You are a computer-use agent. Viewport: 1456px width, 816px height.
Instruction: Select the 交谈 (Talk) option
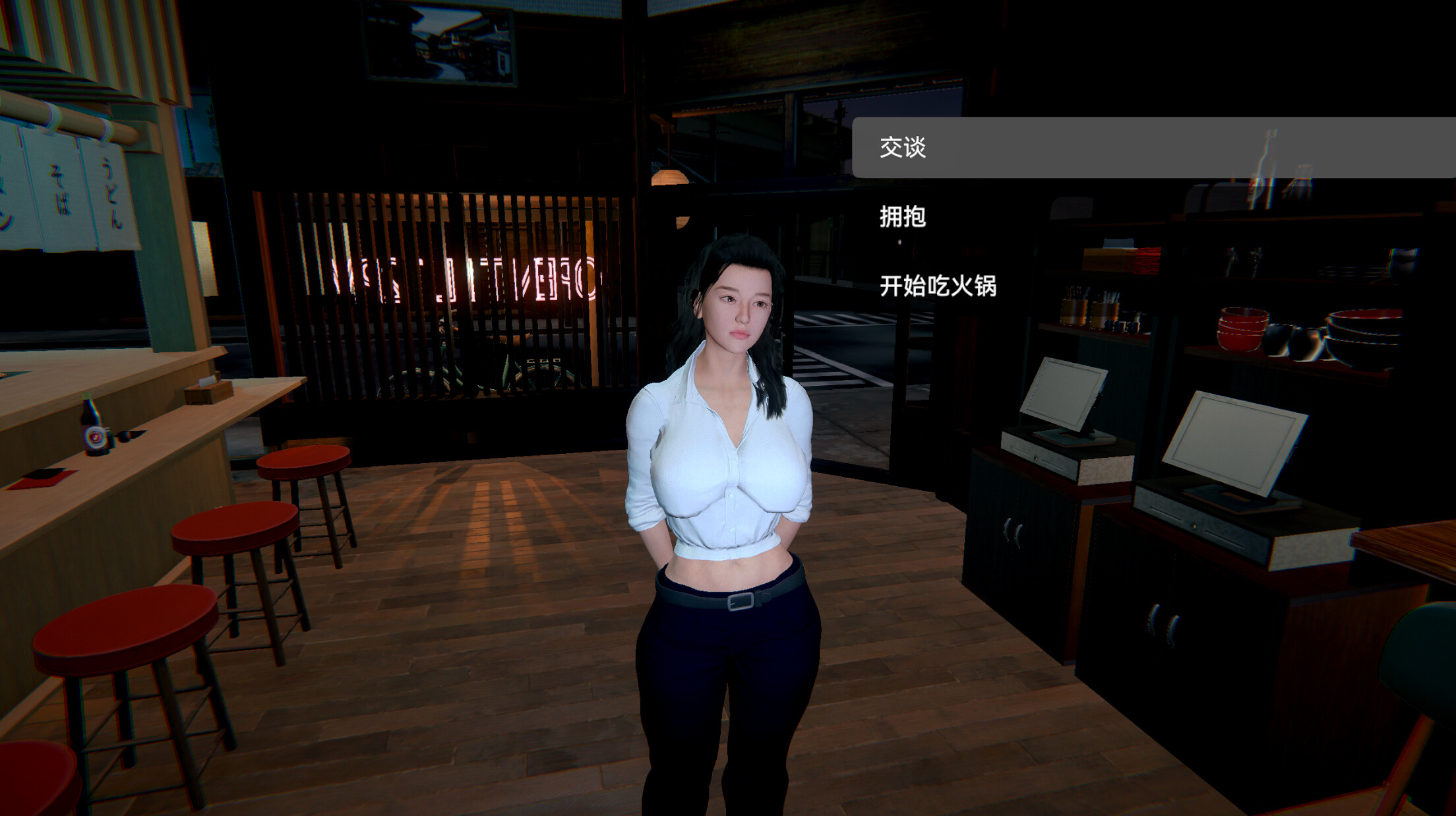[x=902, y=148]
